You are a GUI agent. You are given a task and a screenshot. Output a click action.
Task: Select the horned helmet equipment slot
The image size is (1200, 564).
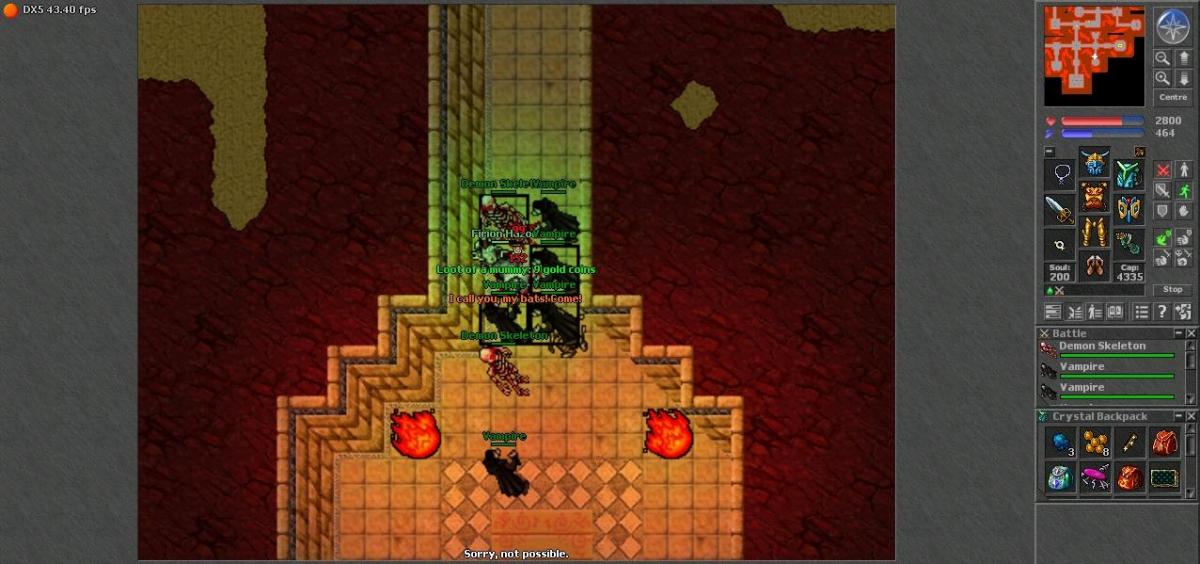pyautogui.click(x=1095, y=164)
